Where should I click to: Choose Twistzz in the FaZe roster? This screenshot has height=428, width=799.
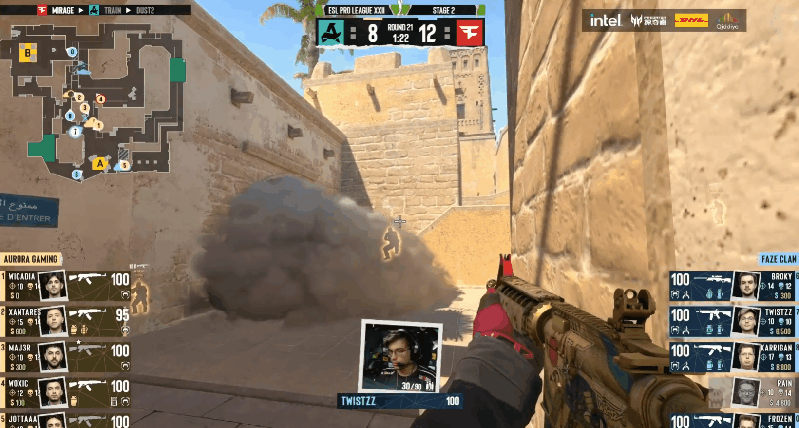733,320
